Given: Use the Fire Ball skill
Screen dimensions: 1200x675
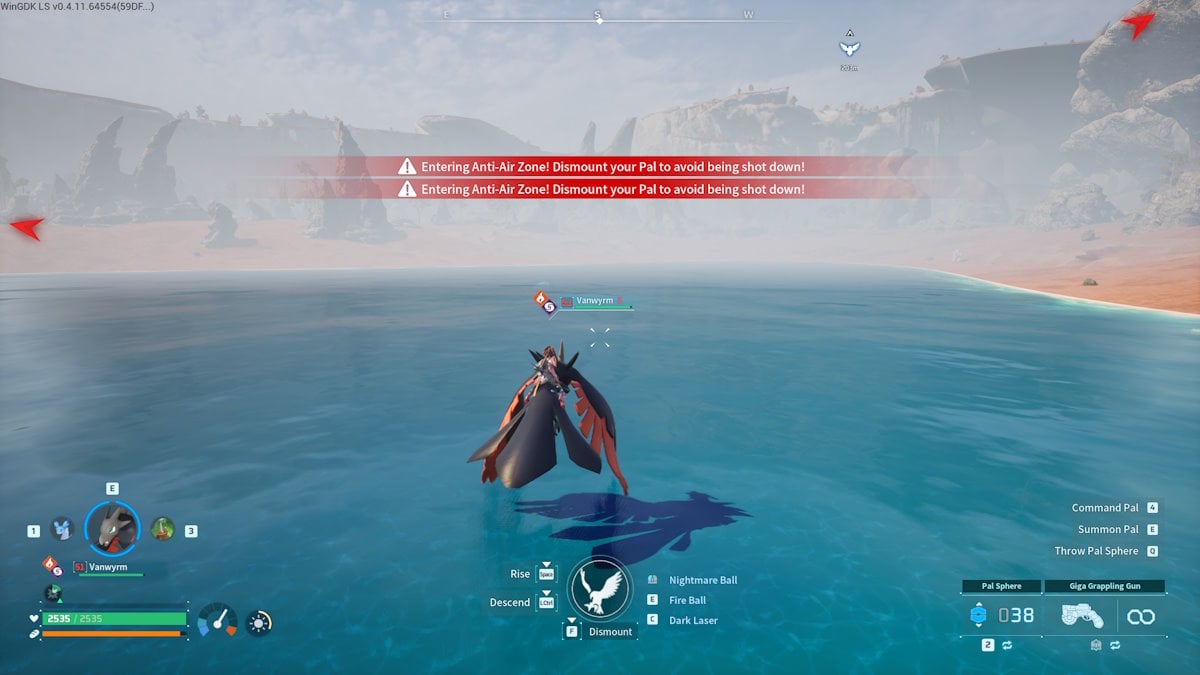Looking at the screenshot, I should [687, 600].
